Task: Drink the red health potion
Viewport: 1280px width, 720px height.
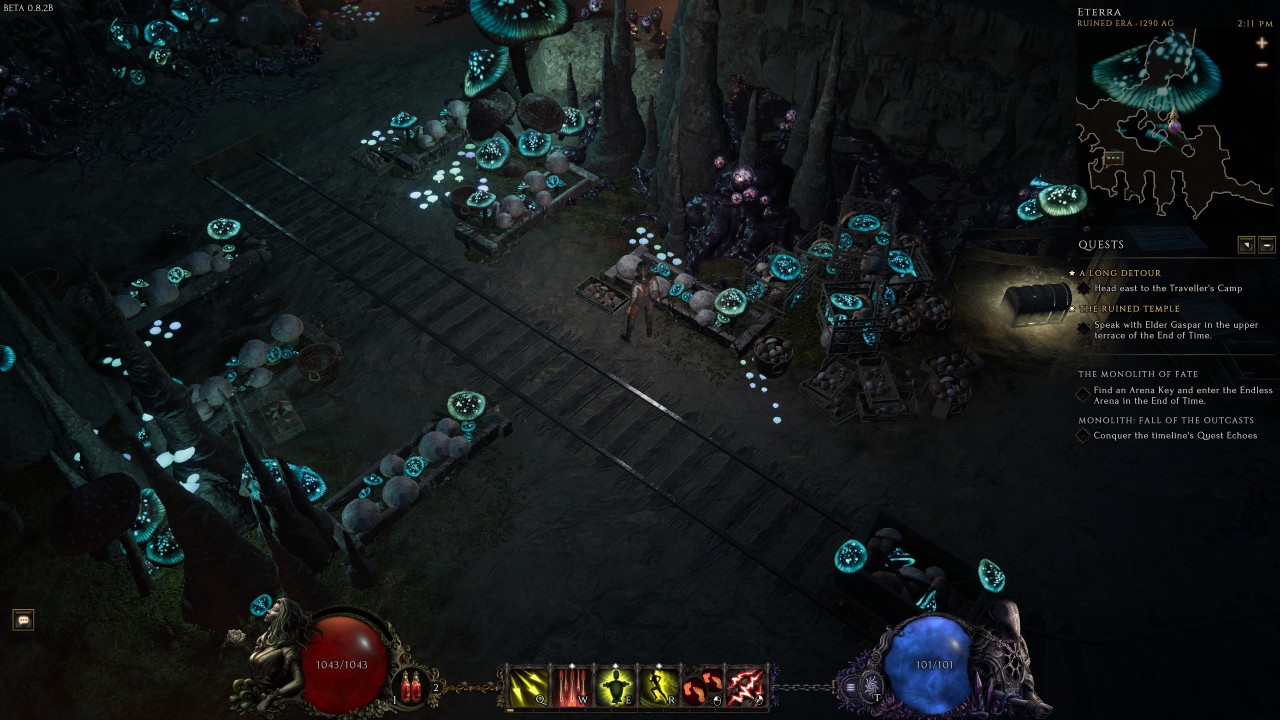Action: point(410,686)
